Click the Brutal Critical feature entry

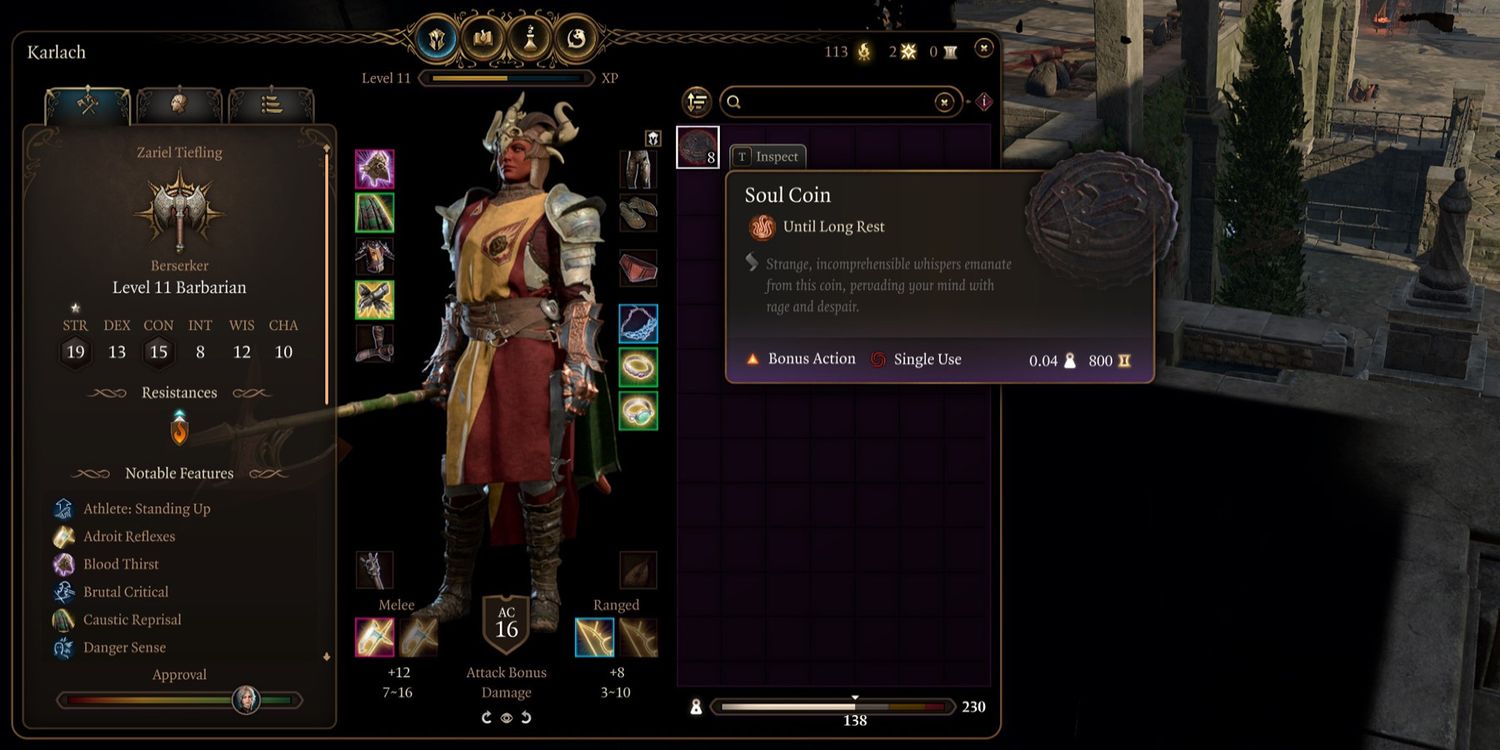tap(125, 592)
